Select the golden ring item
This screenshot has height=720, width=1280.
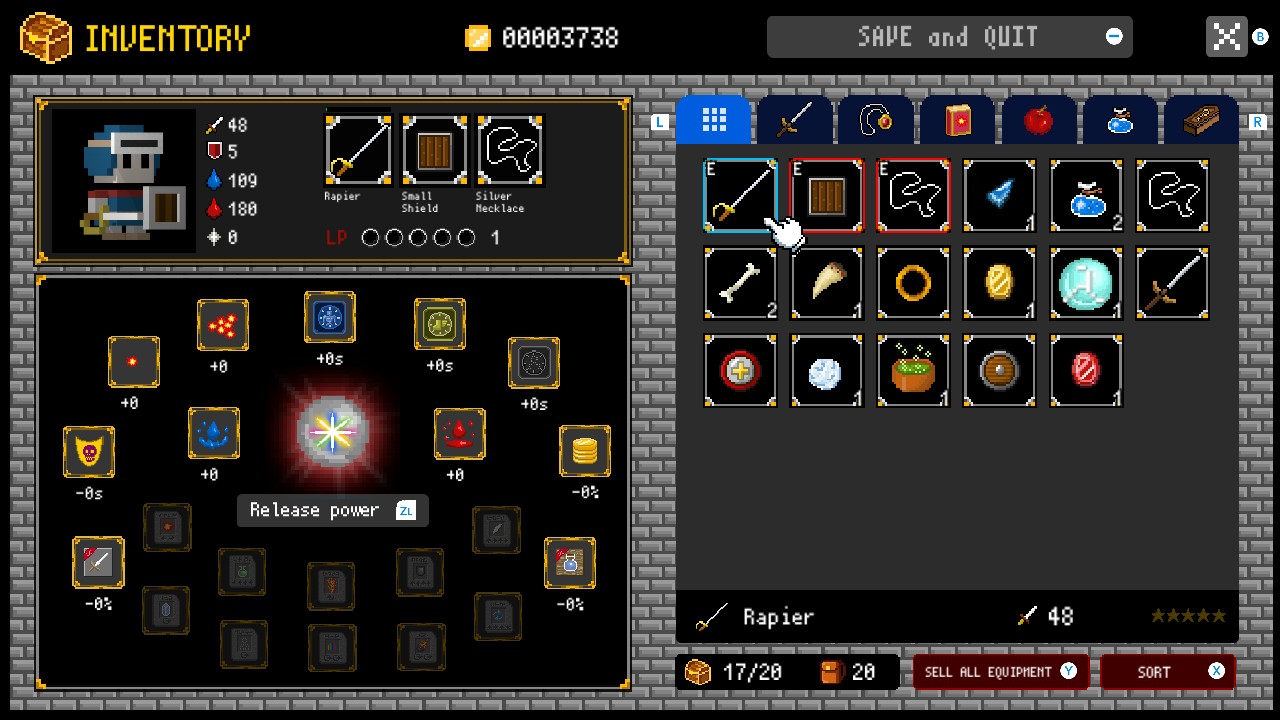[x=913, y=283]
